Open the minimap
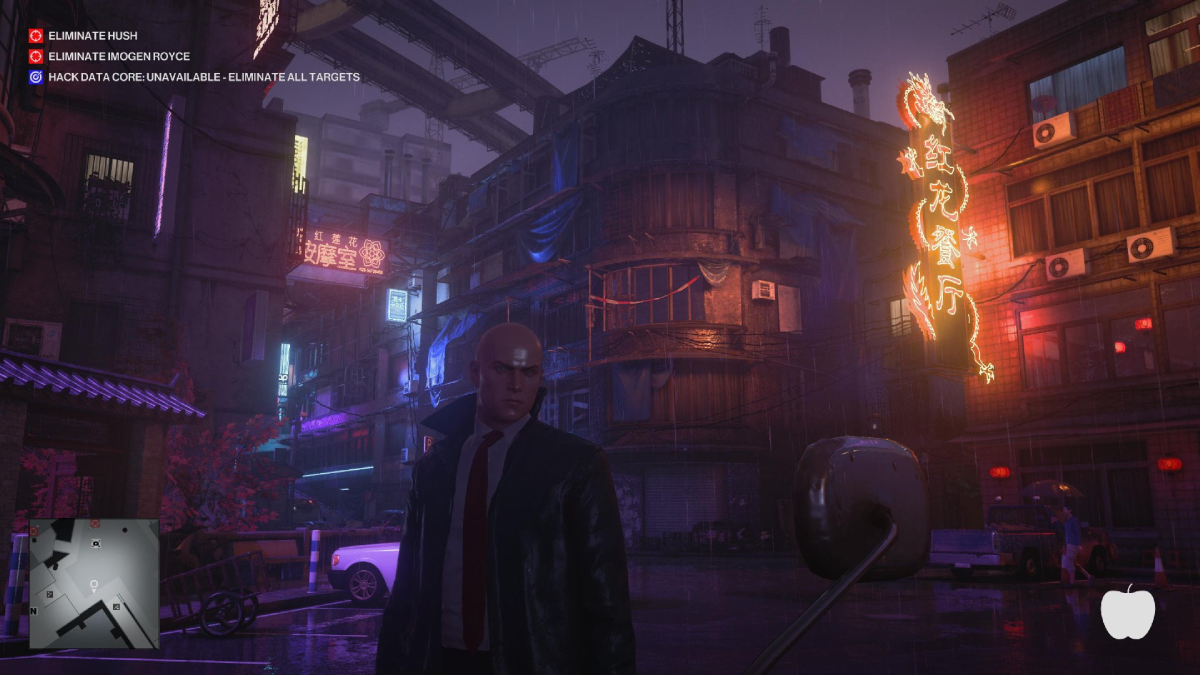The height and width of the screenshot is (675, 1200). coord(94,583)
